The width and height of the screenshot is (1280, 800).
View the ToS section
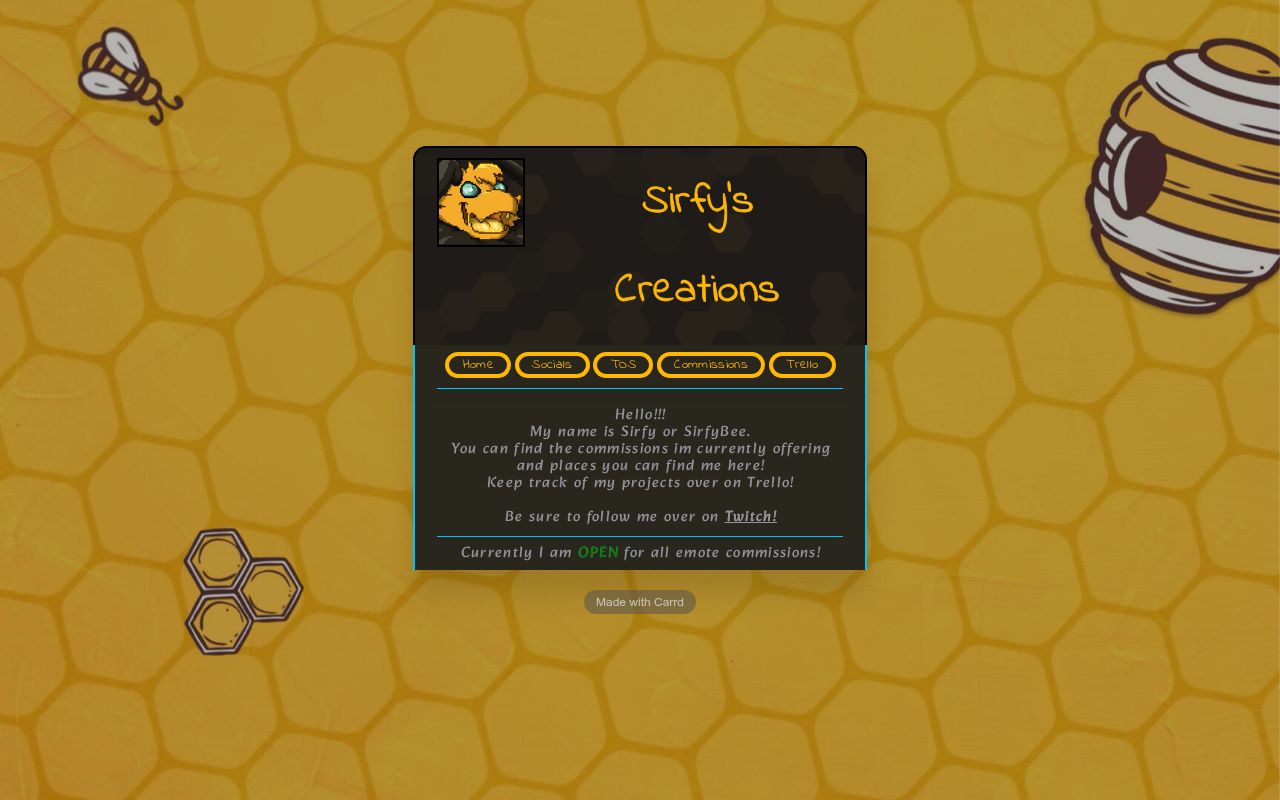coord(622,365)
